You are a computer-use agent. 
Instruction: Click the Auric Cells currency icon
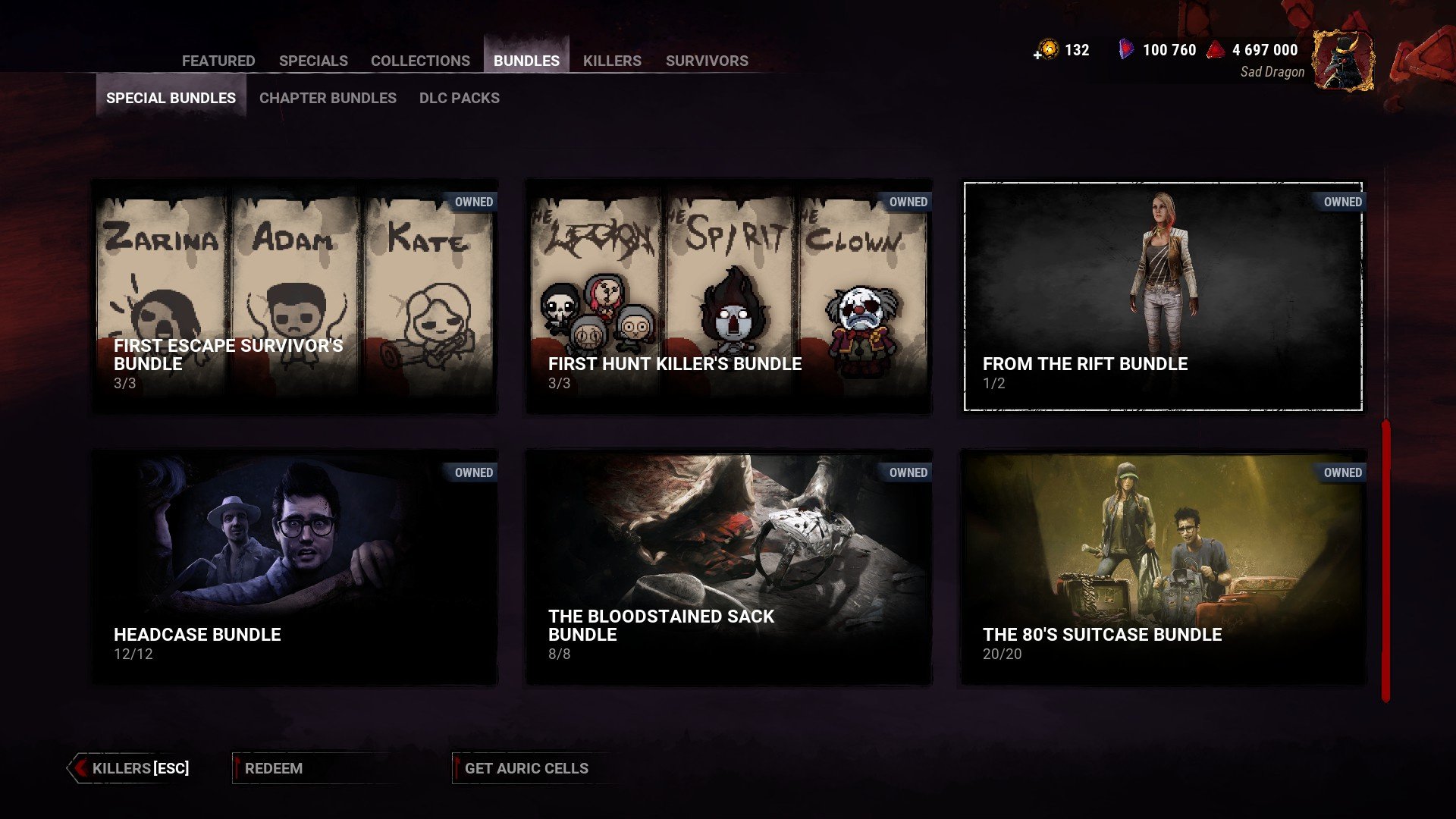point(1048,50)
